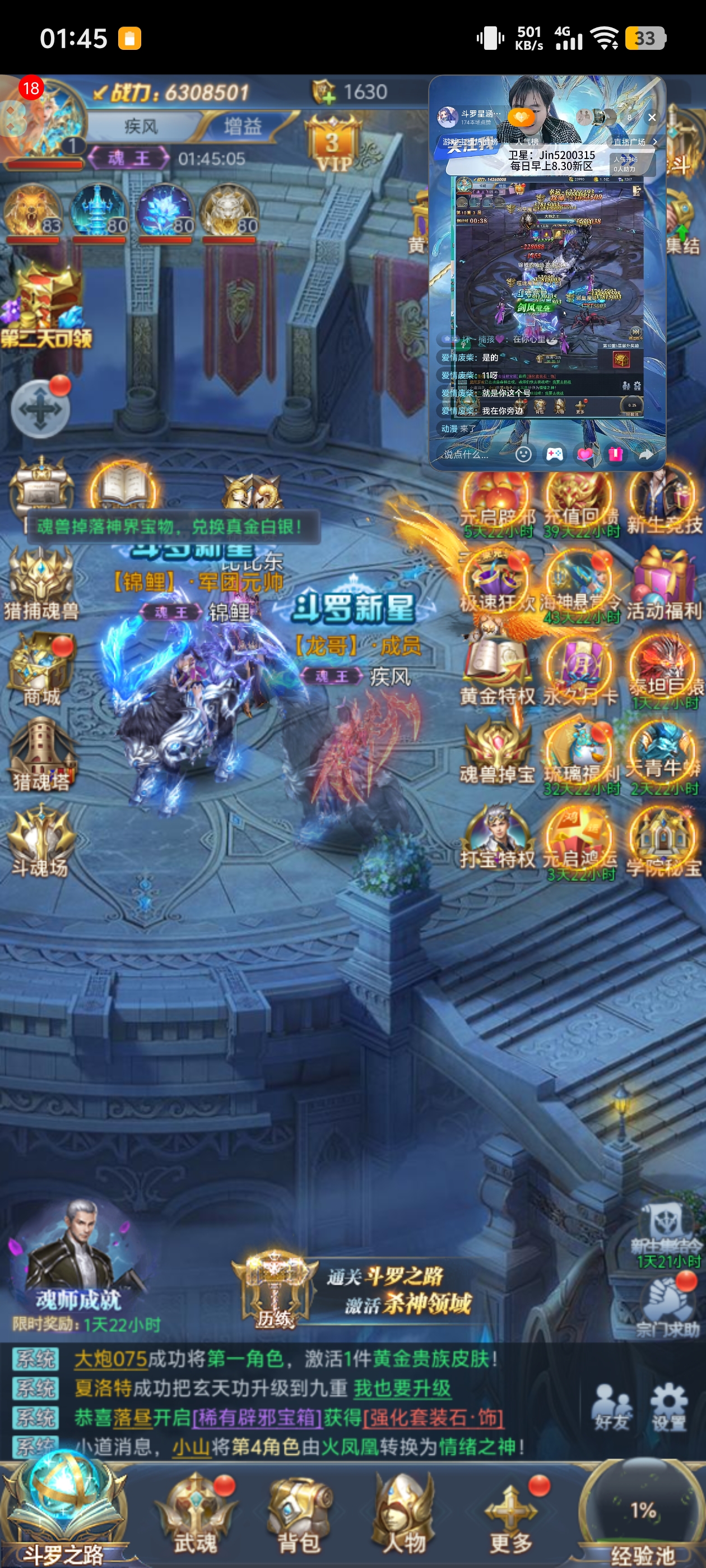
Task: Tap the 更多 menu button
Action: click(x=512, y=1514)
